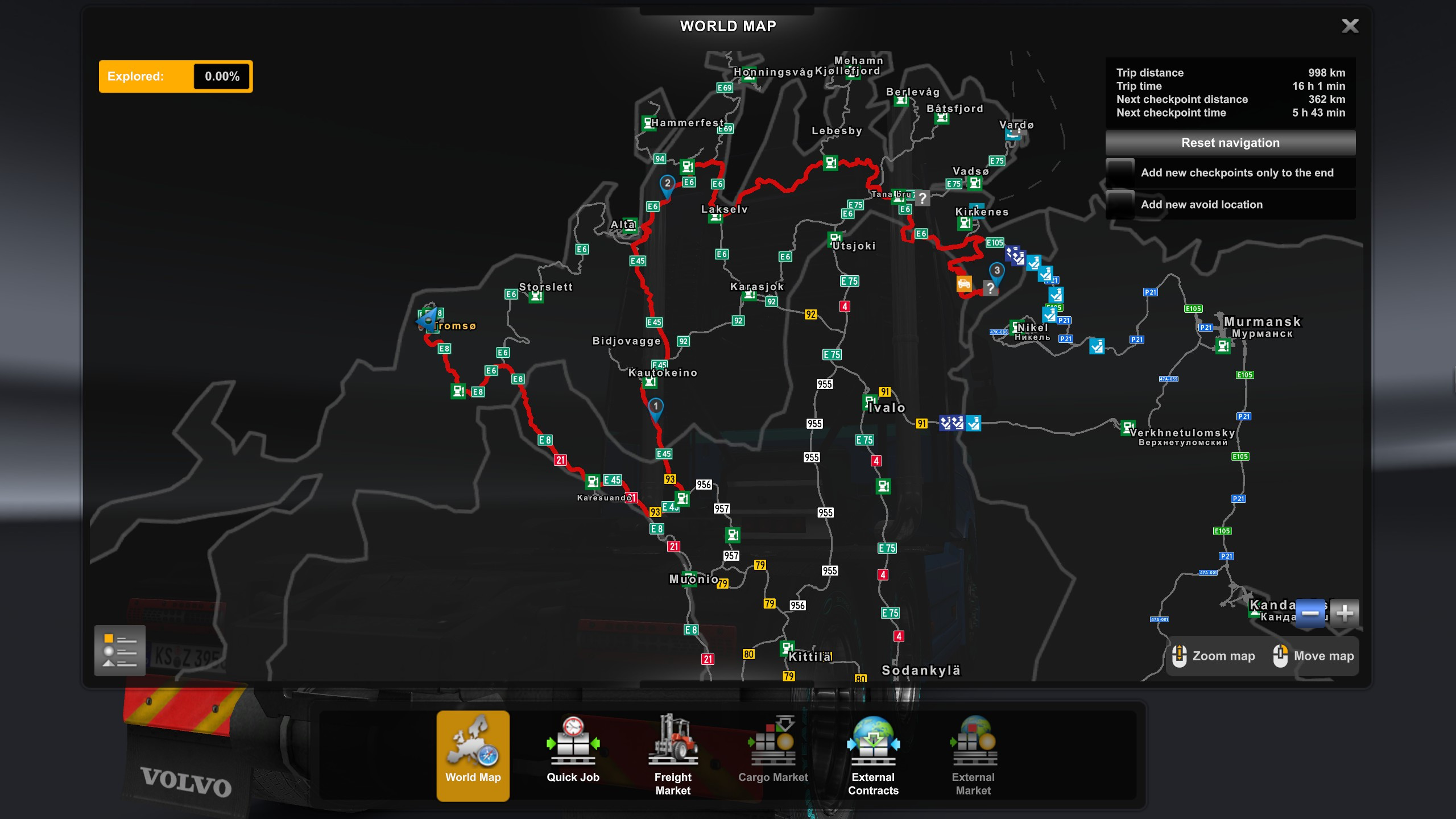
Task: Enable Add new checkpoints only to the end
Action: pos(1119,173)
